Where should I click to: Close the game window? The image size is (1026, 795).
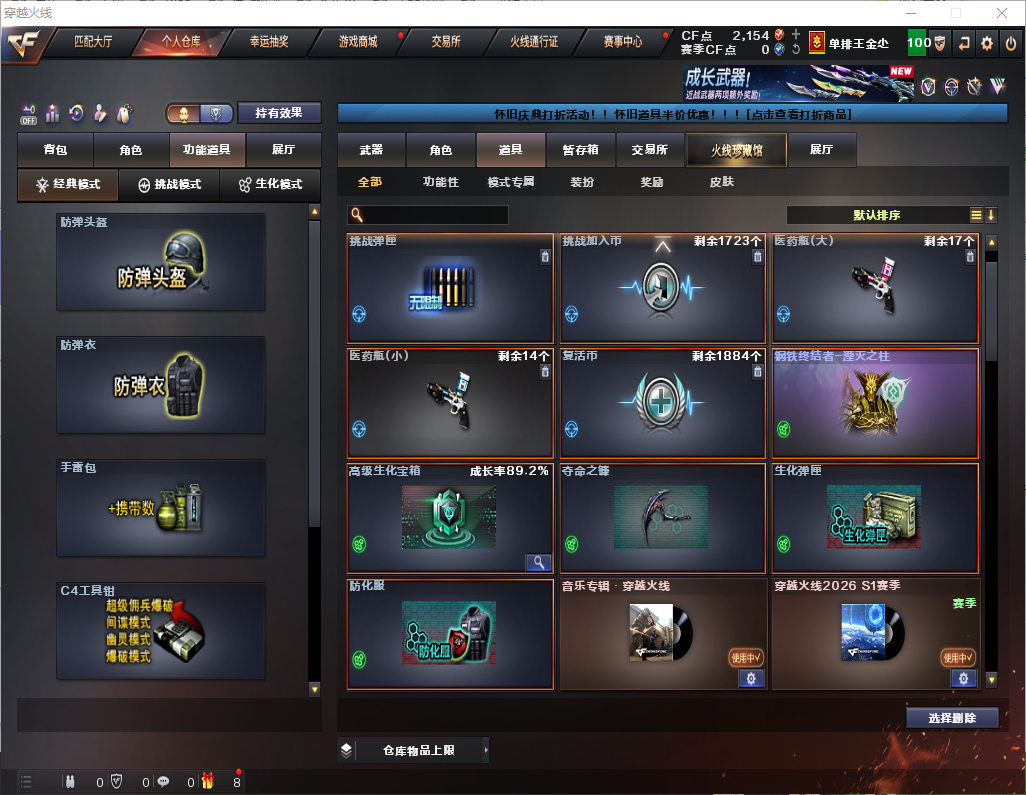pyautogui.click(x=1002, y=13)
